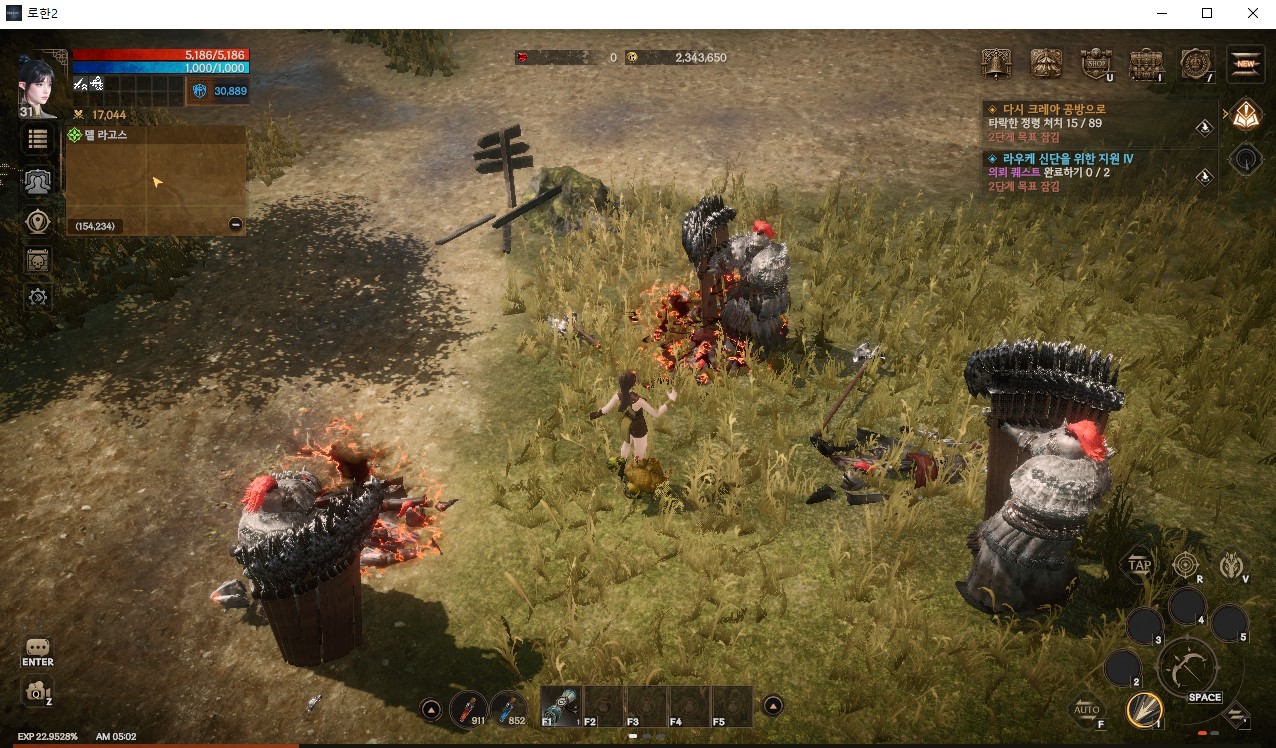1276x748 pixels.
Task: Open the skull calendar icon
Action: (x=38, y=260)
